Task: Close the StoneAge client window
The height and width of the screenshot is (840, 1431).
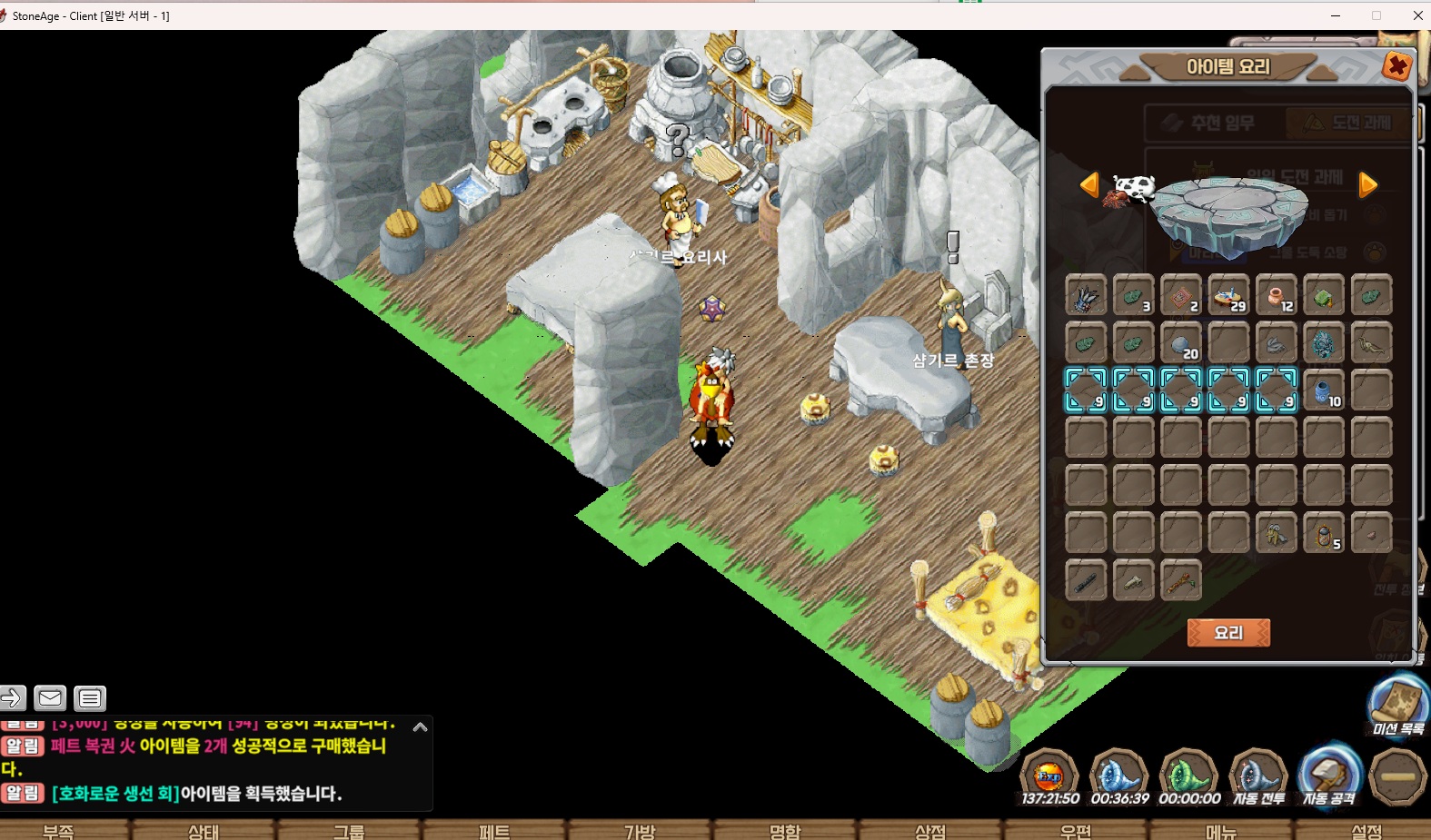Action: 1417,15
